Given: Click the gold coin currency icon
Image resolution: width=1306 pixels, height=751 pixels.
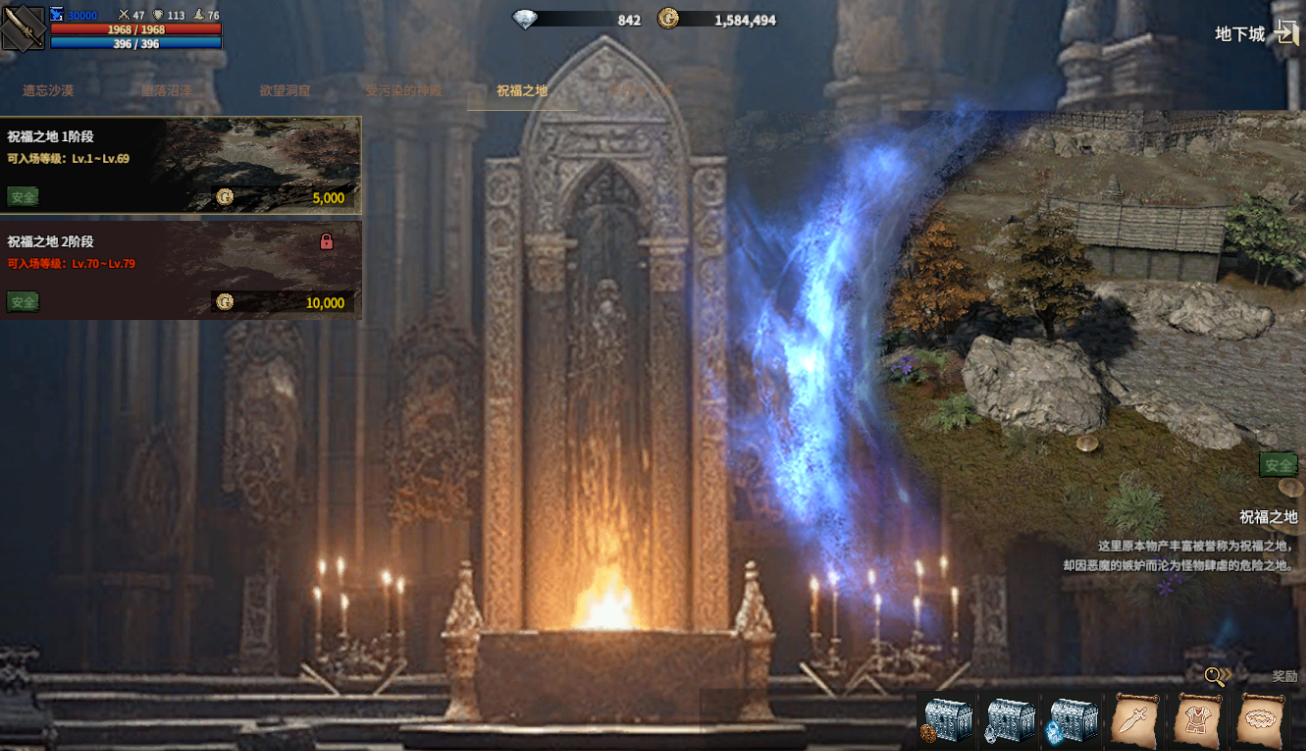Looking at the screenshot, I should tap(668, 19).
